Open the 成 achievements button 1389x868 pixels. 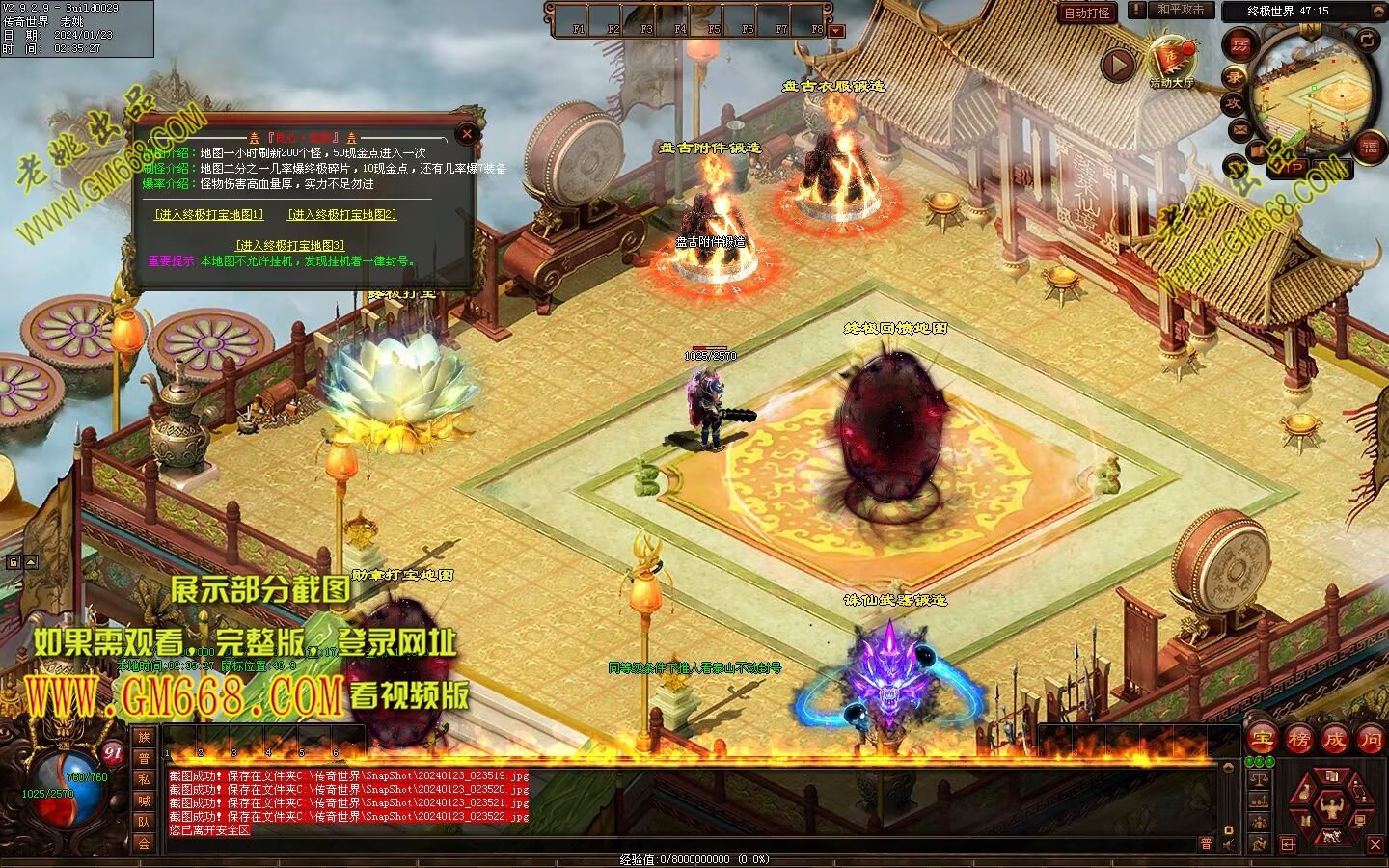coord(1334,740)
